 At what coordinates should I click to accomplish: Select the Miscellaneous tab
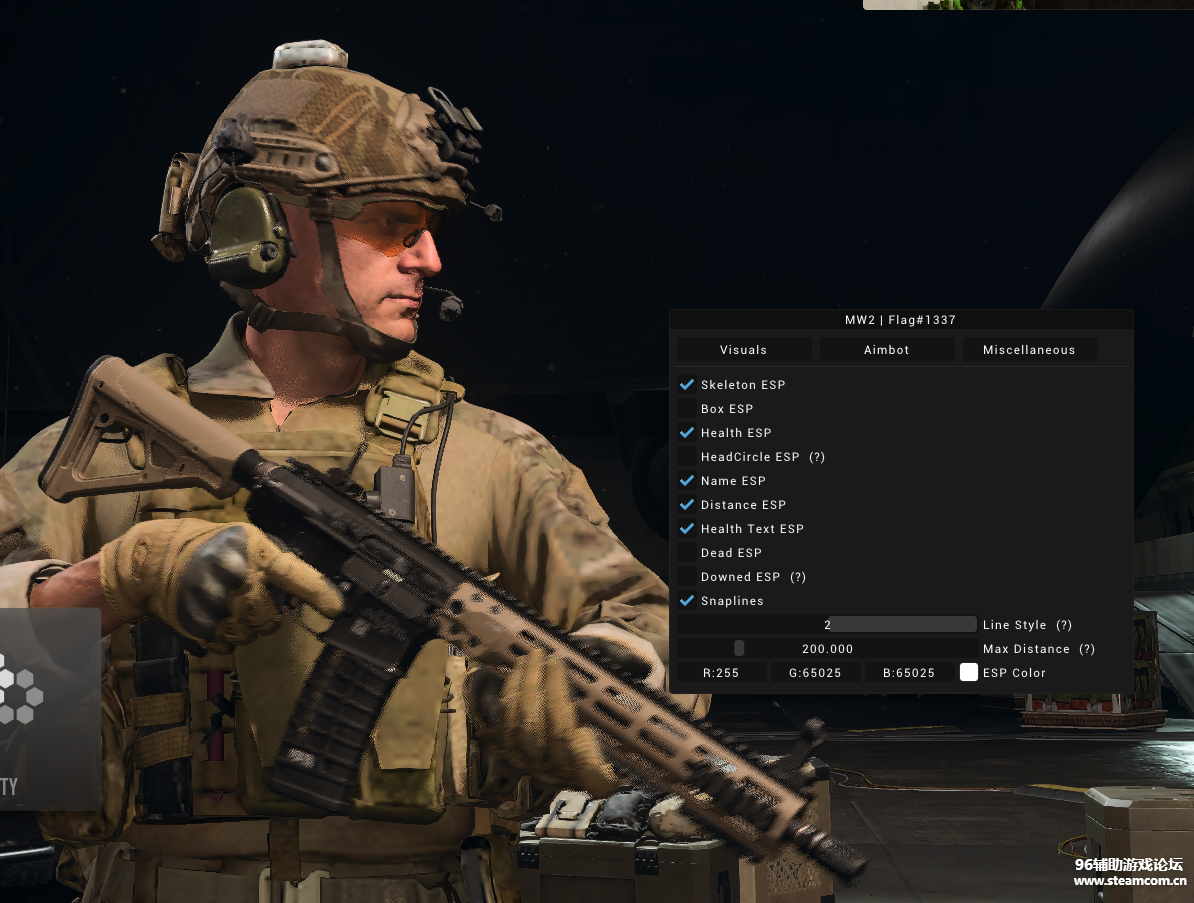click(x=1029, y=350)
